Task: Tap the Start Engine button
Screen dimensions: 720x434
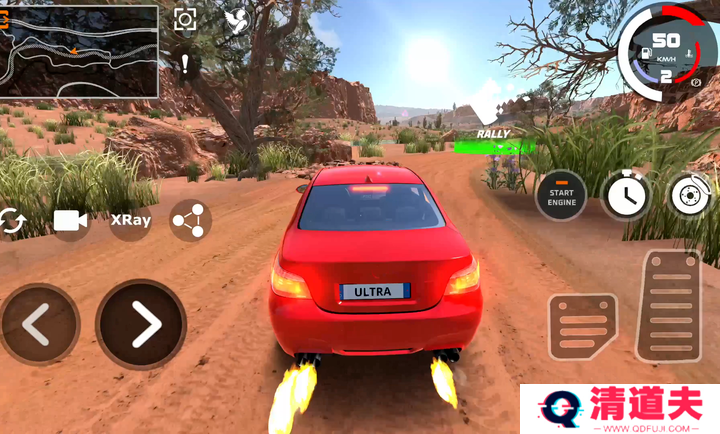Action: point(562,195)
